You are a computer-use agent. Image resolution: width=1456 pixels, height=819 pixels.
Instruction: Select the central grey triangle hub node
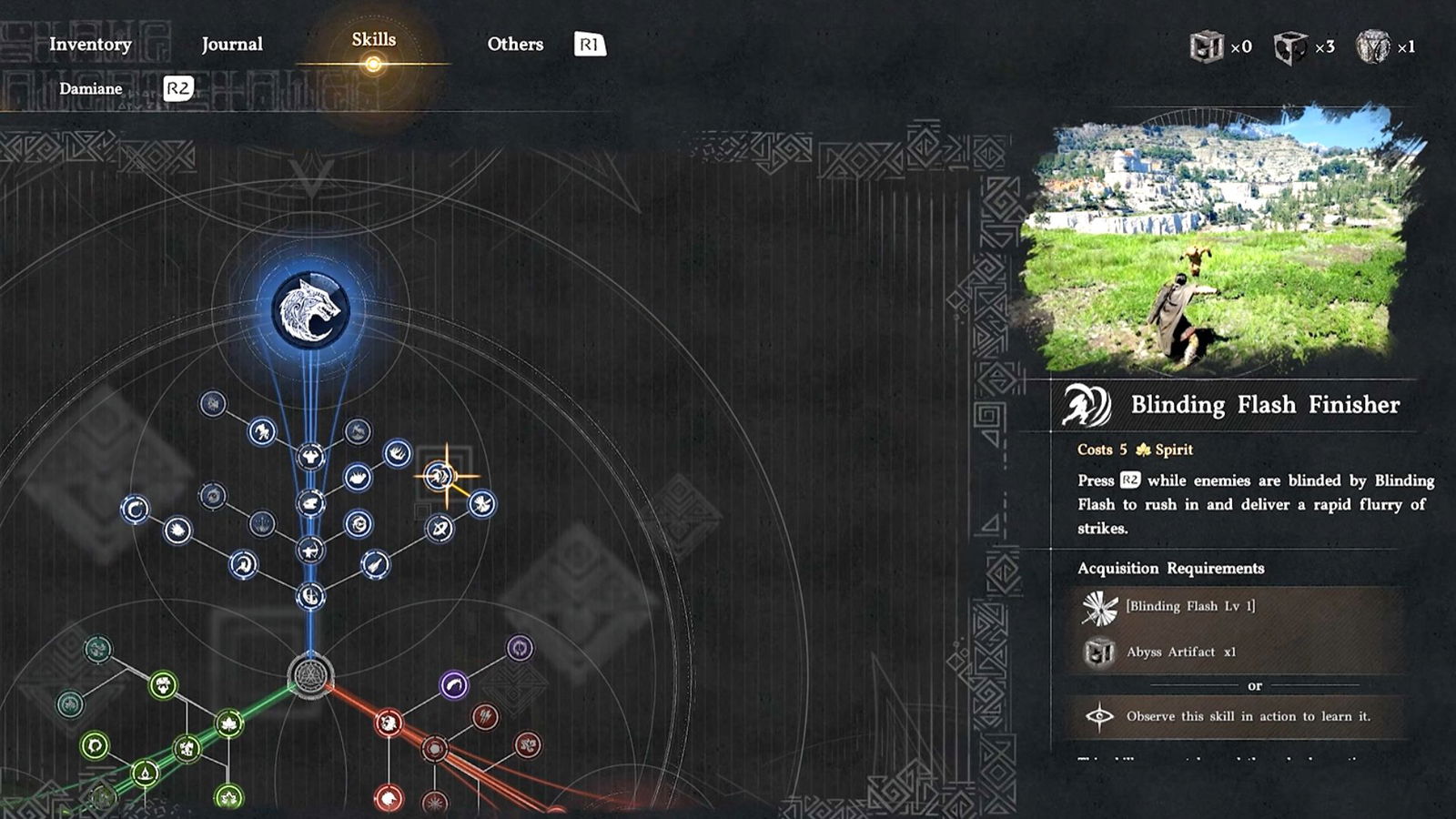(x=310, y=676)
